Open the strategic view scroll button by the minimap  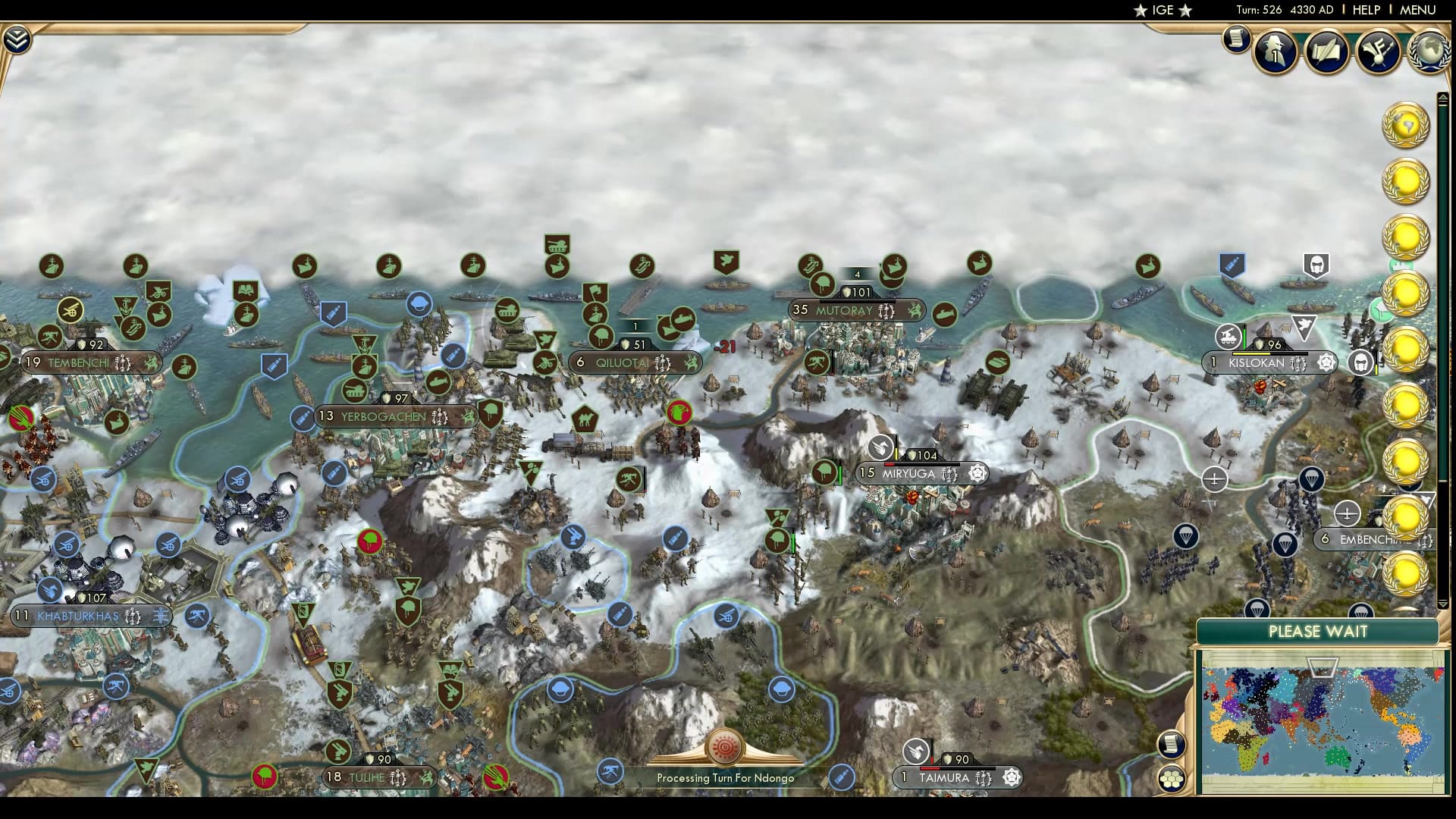click(x=1172, y=744)
